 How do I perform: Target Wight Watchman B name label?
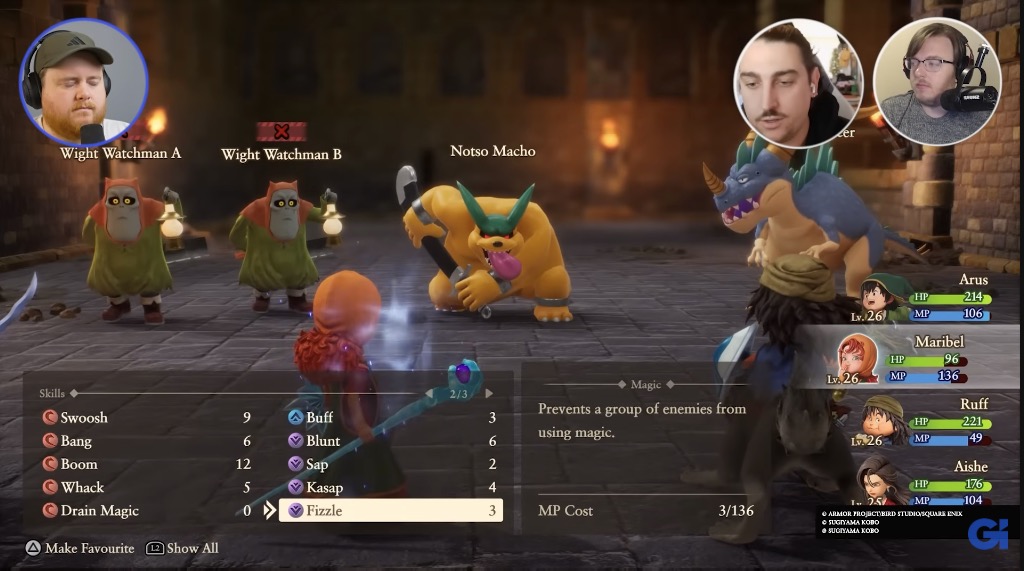281,154
